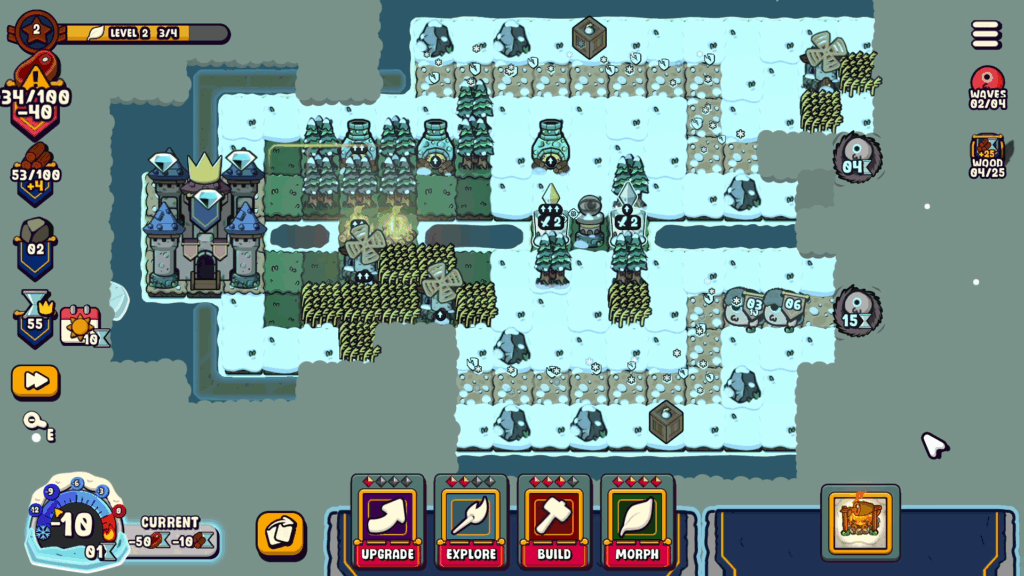The width and height of the screenshot is (1024, 576).
Task: Click the wood objective tracker
Action: click(987, 157)
